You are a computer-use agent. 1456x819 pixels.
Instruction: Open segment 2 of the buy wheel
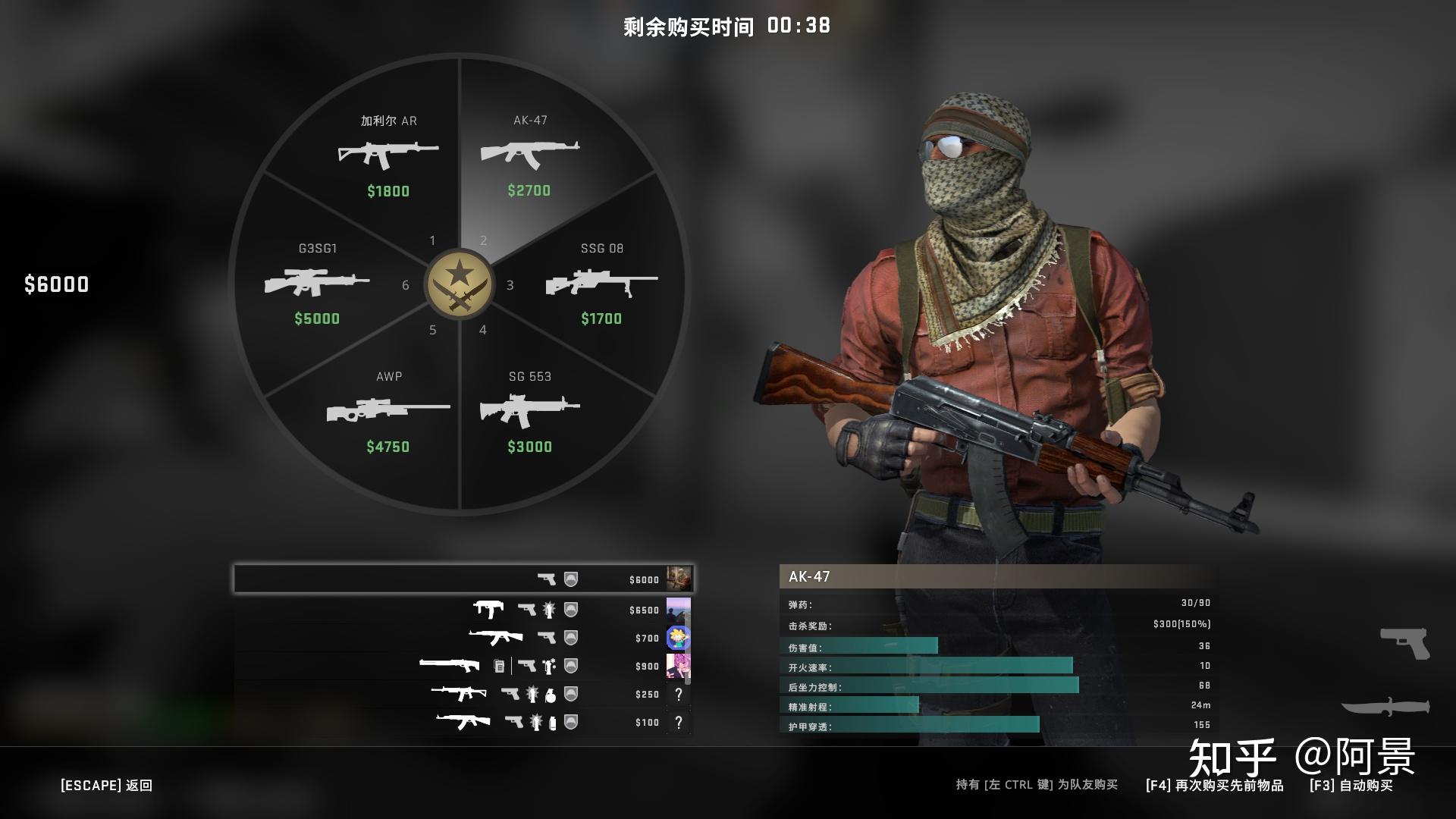(x=483, y=239)
